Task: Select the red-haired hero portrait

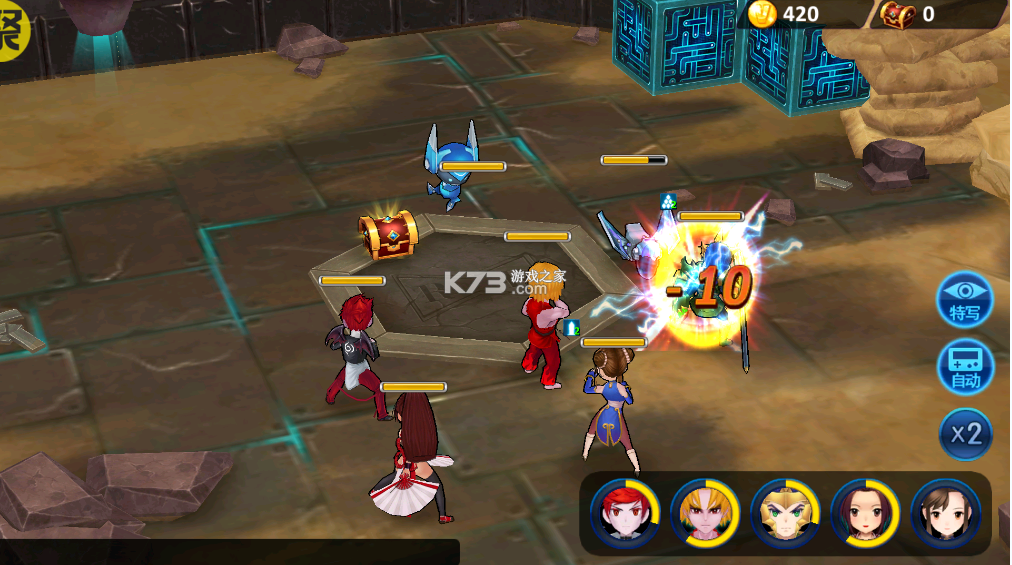Action: 625,513
